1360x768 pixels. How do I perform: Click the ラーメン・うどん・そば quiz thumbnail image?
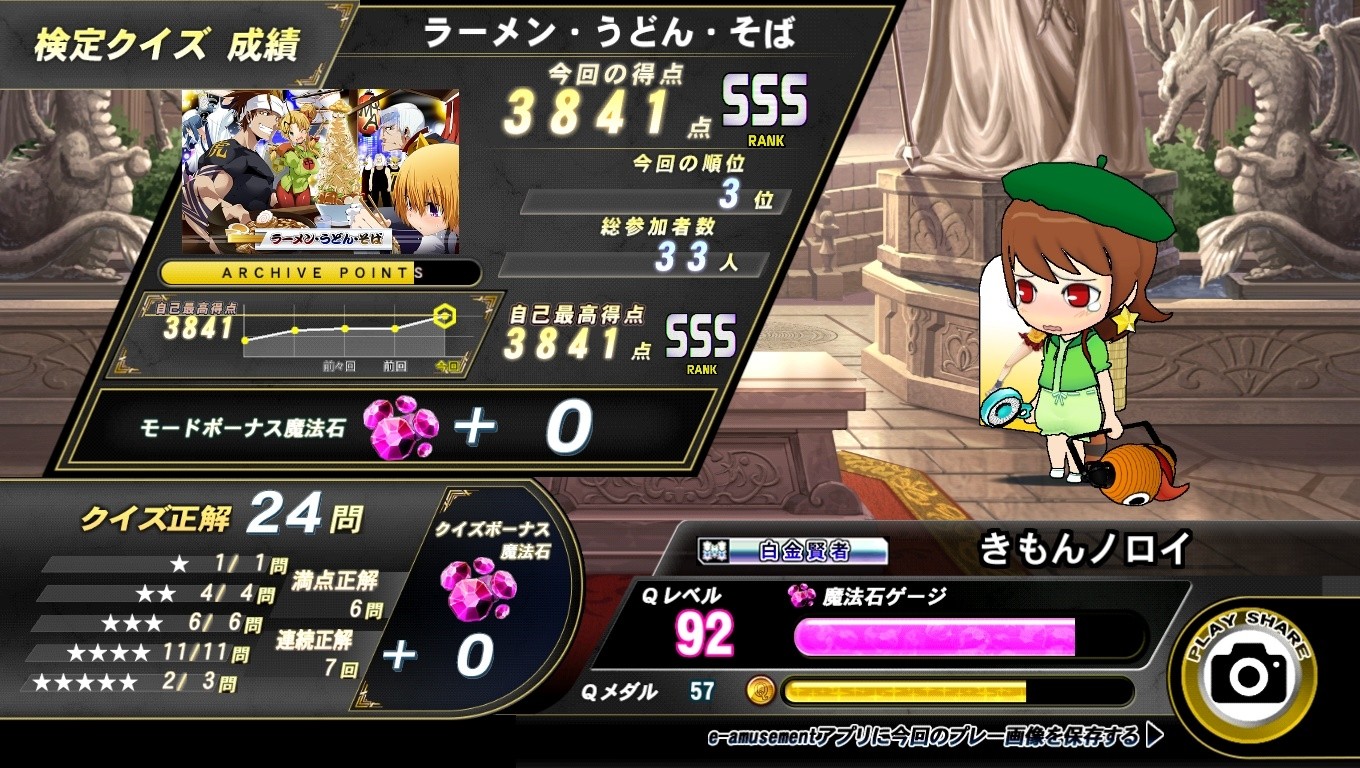(x=320, y=170)
